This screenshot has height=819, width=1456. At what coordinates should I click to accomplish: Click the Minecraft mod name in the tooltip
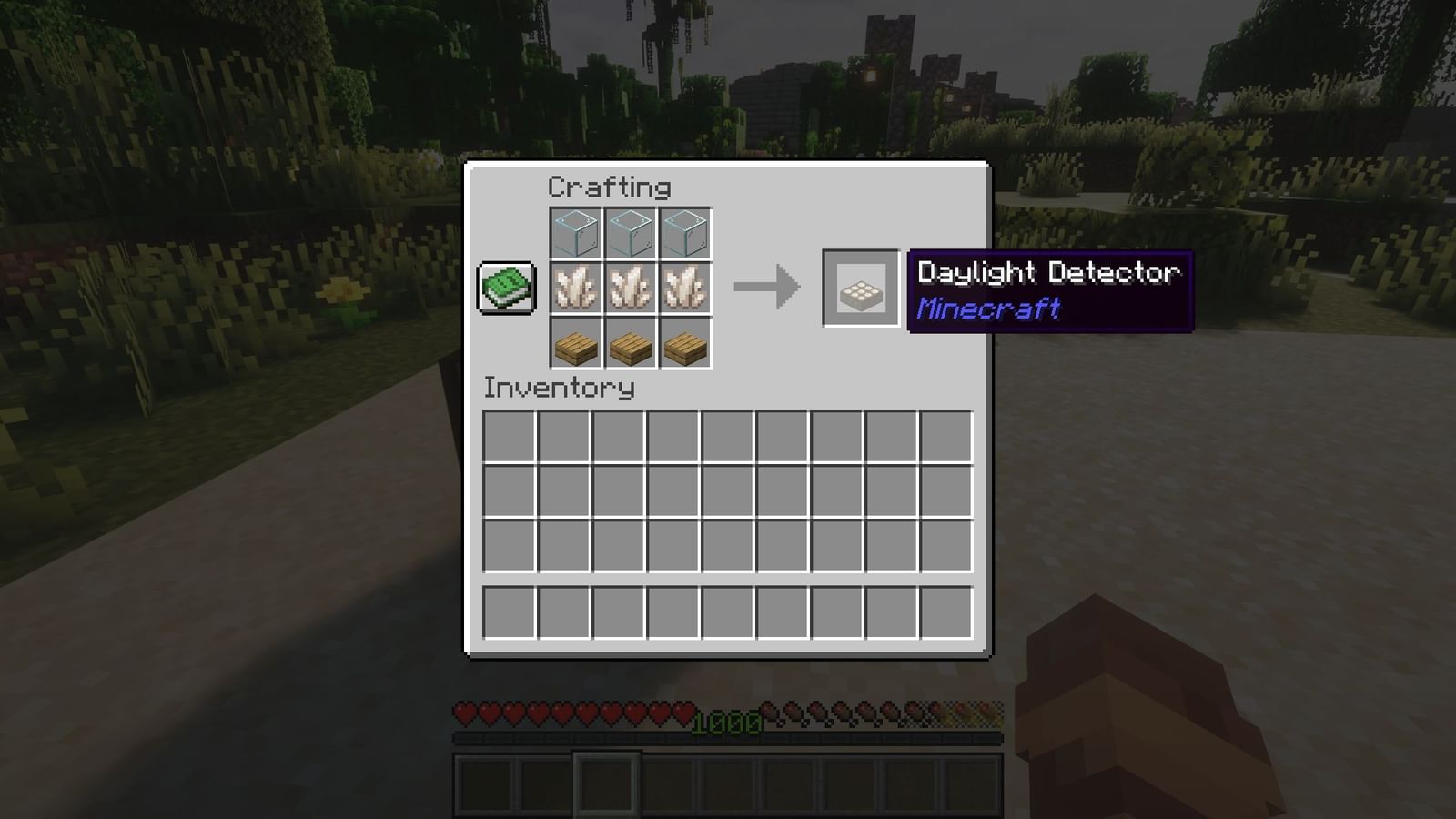989,308
